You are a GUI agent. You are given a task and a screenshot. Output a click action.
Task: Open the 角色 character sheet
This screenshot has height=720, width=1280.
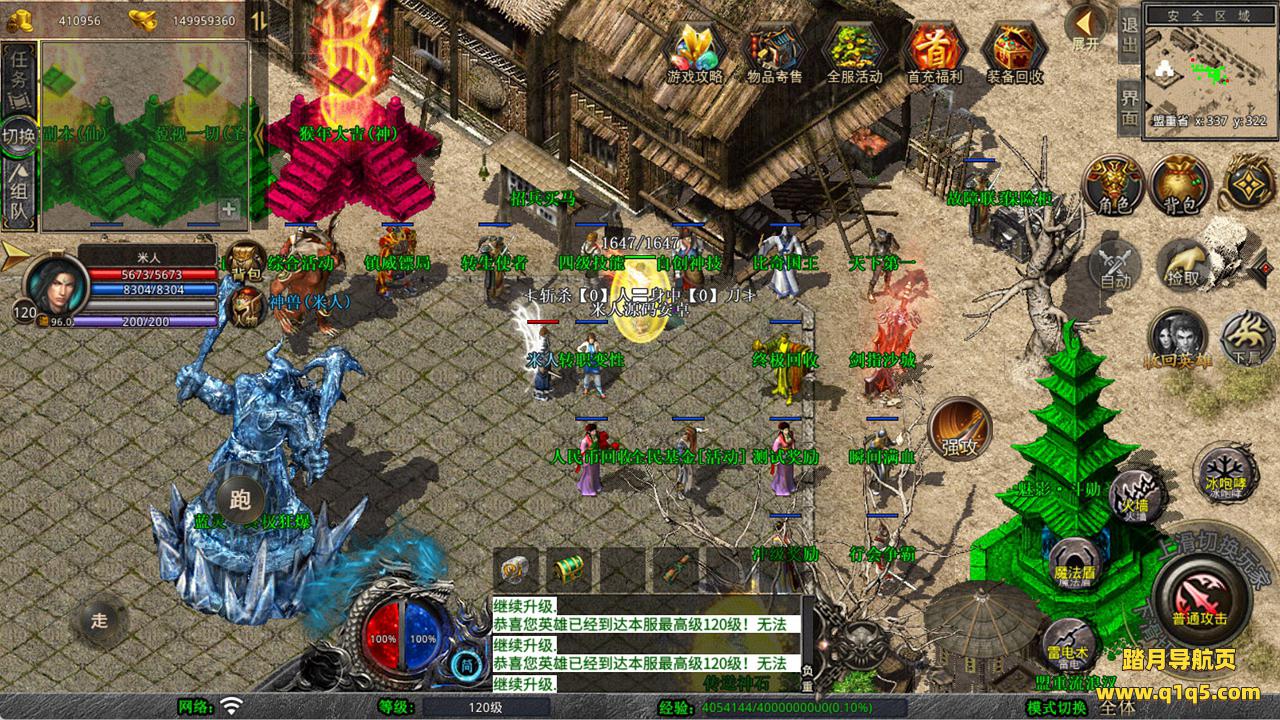(x=1114, y=186)
